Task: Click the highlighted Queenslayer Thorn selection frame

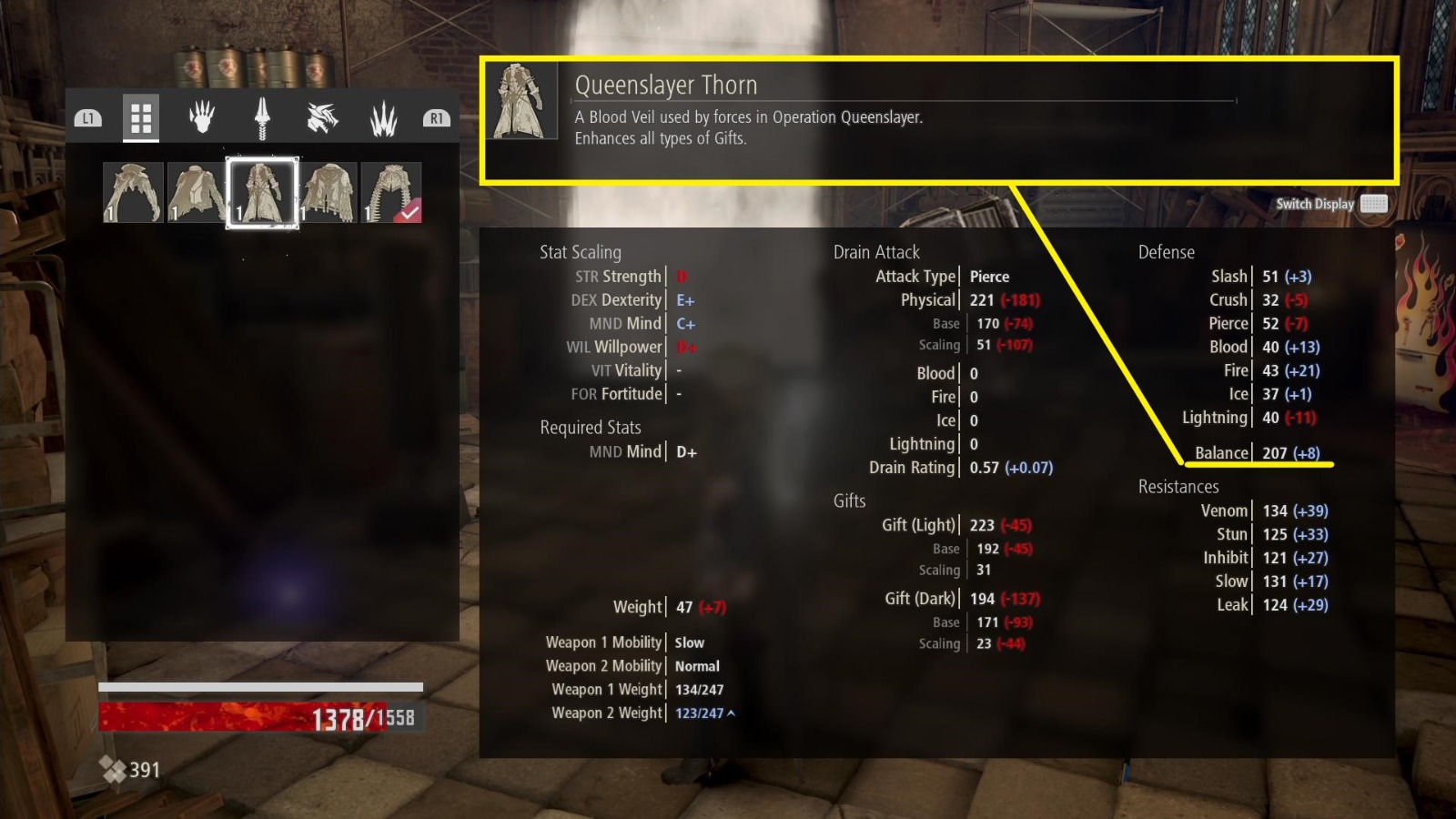Action: [263, 191]
